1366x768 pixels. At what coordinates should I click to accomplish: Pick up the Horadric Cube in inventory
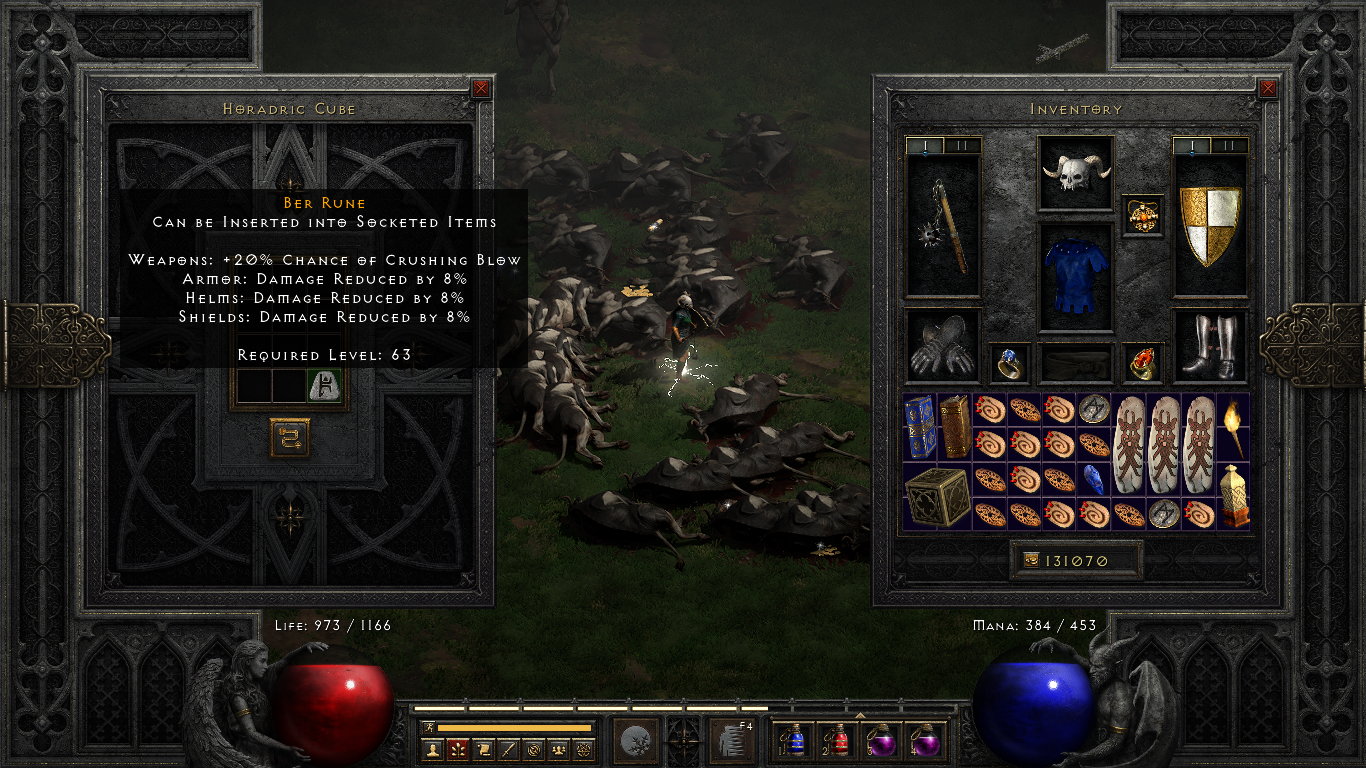937,497
